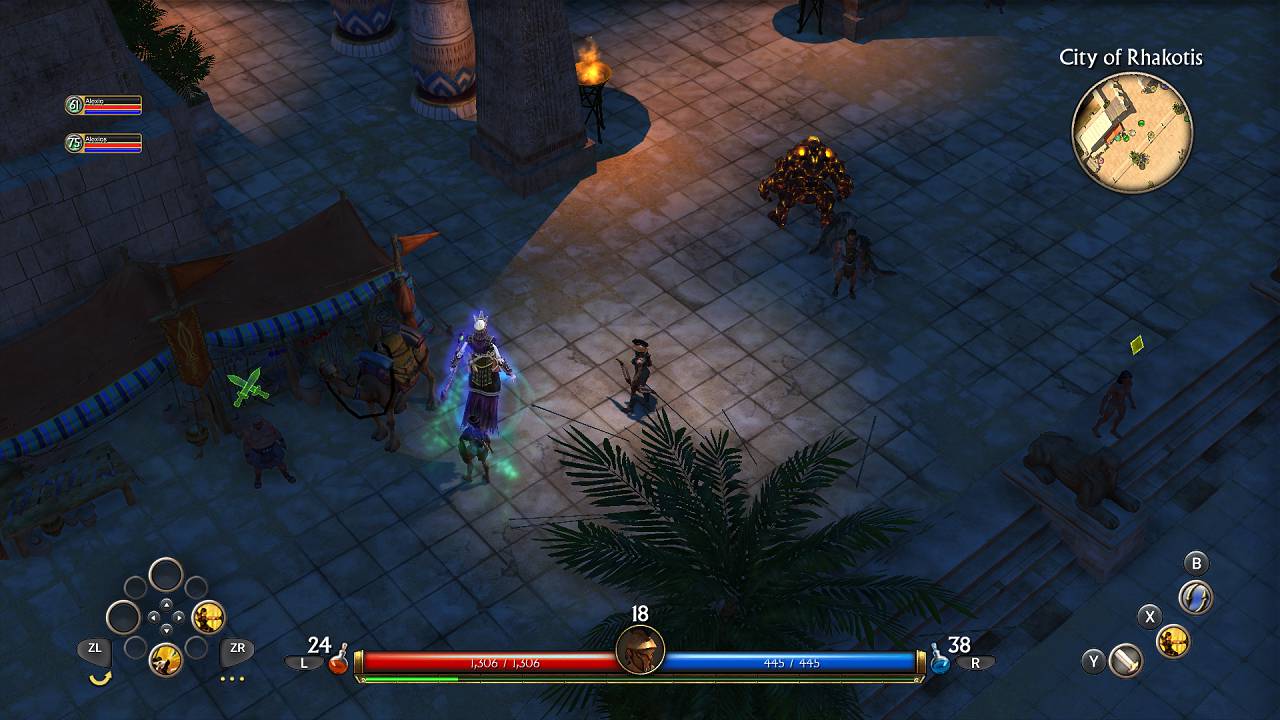Screen dimensions: 1280x720
Task: Expand the d-pad up direction slot
Action: point(167,605)
